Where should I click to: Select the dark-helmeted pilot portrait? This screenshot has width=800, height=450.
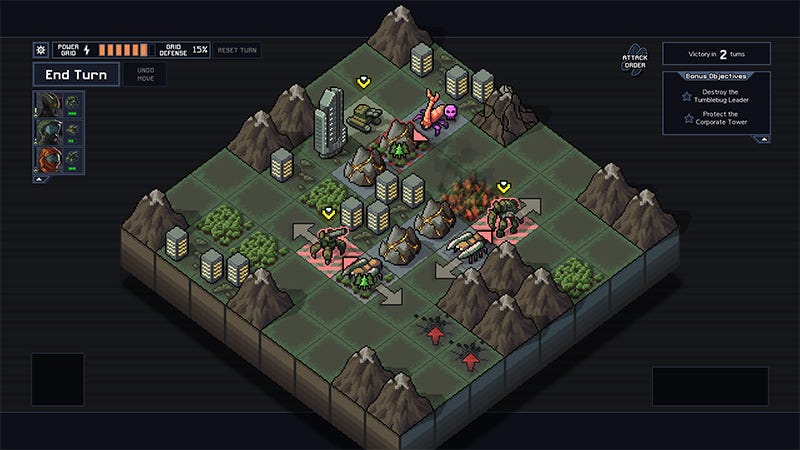(x=46, y=103)
